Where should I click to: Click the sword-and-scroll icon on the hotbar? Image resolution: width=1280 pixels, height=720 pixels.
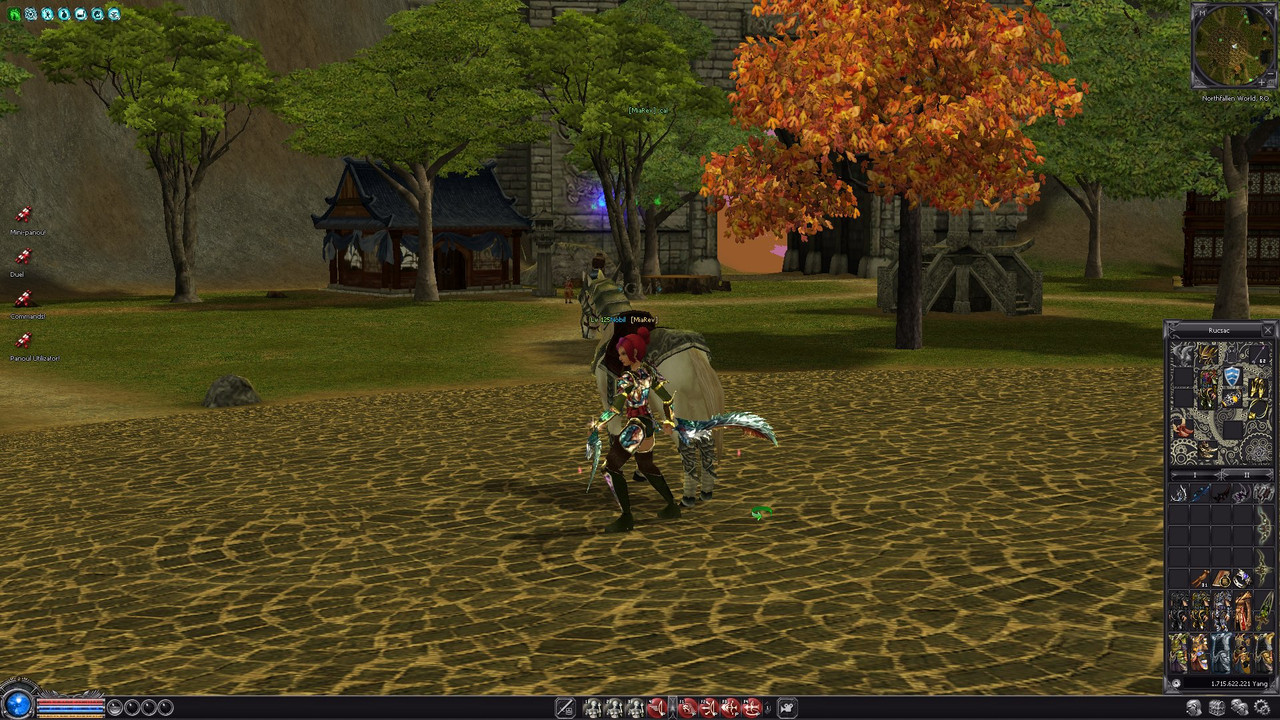coord(565,708)
